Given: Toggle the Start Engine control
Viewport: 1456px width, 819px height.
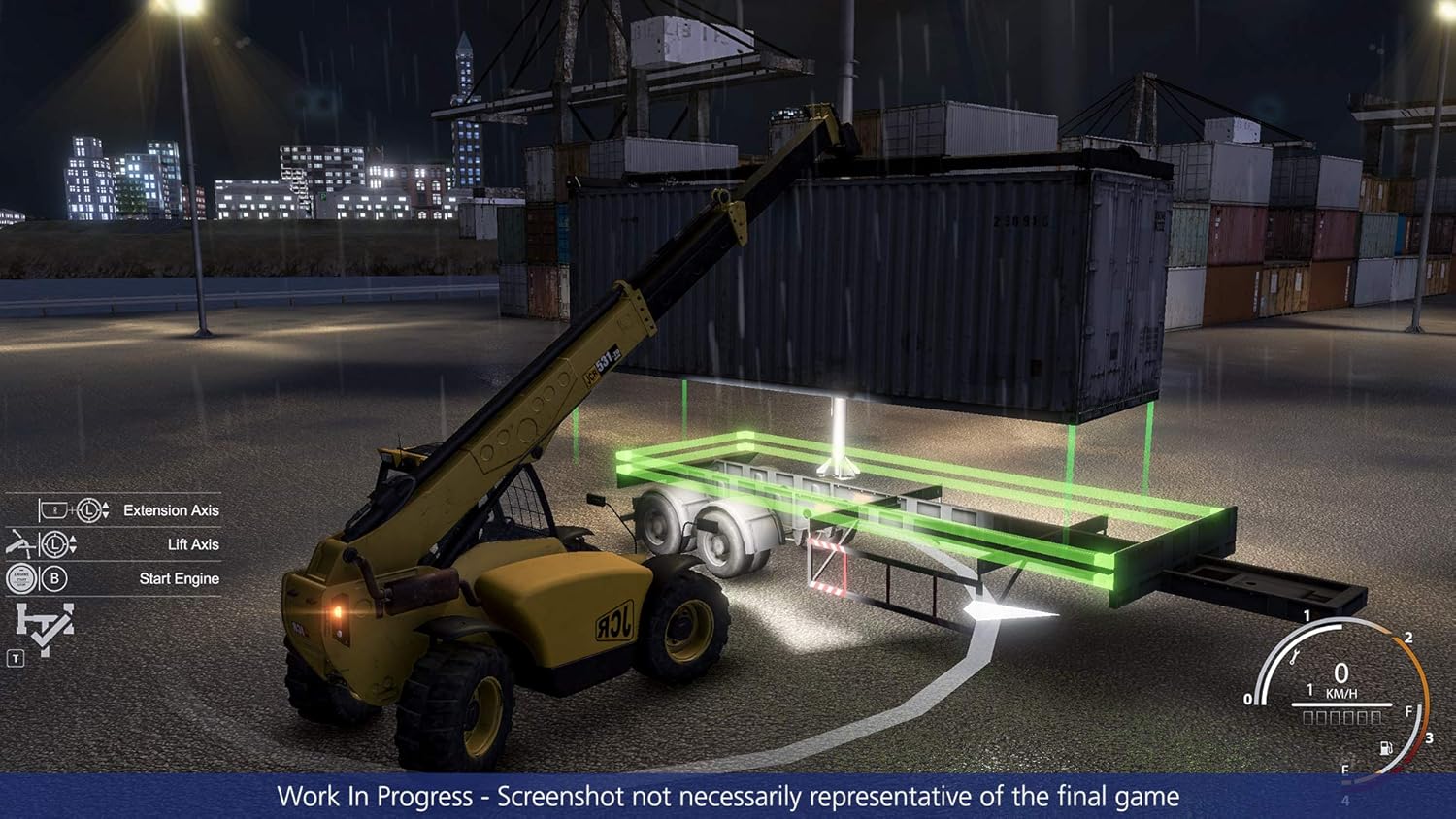Looking at the screenshot, I should tap(116, 578).
